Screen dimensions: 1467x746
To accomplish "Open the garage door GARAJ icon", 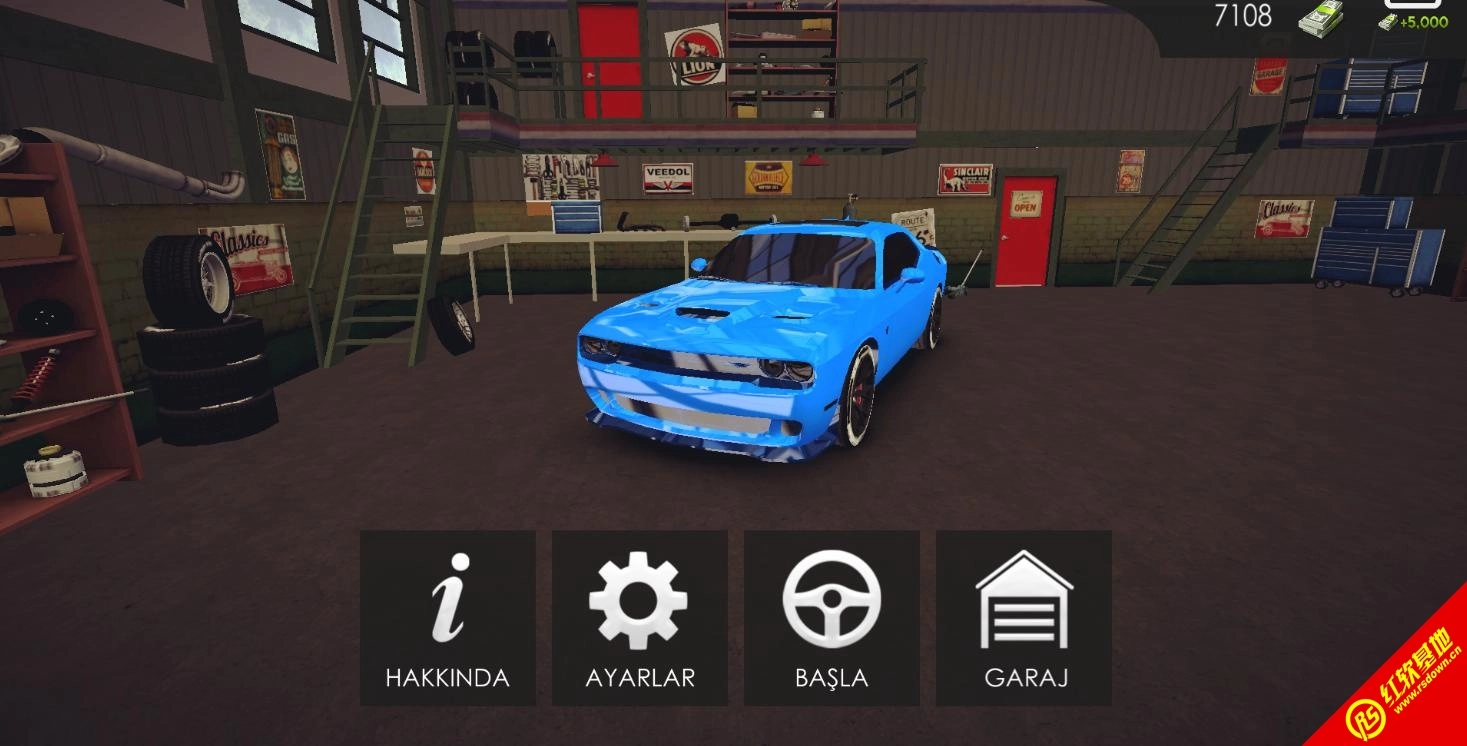I will 1025,600.
